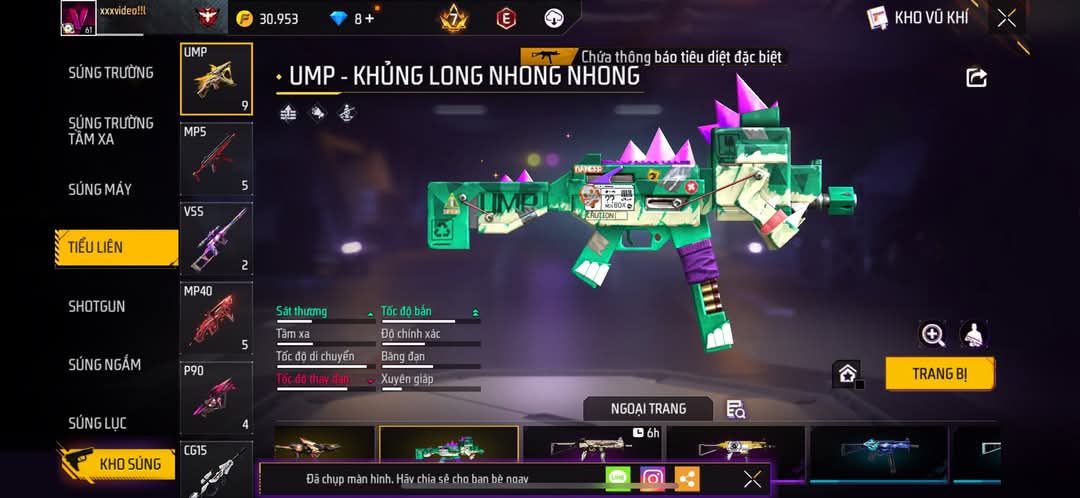Open the KHO SÚNG button

118,464
